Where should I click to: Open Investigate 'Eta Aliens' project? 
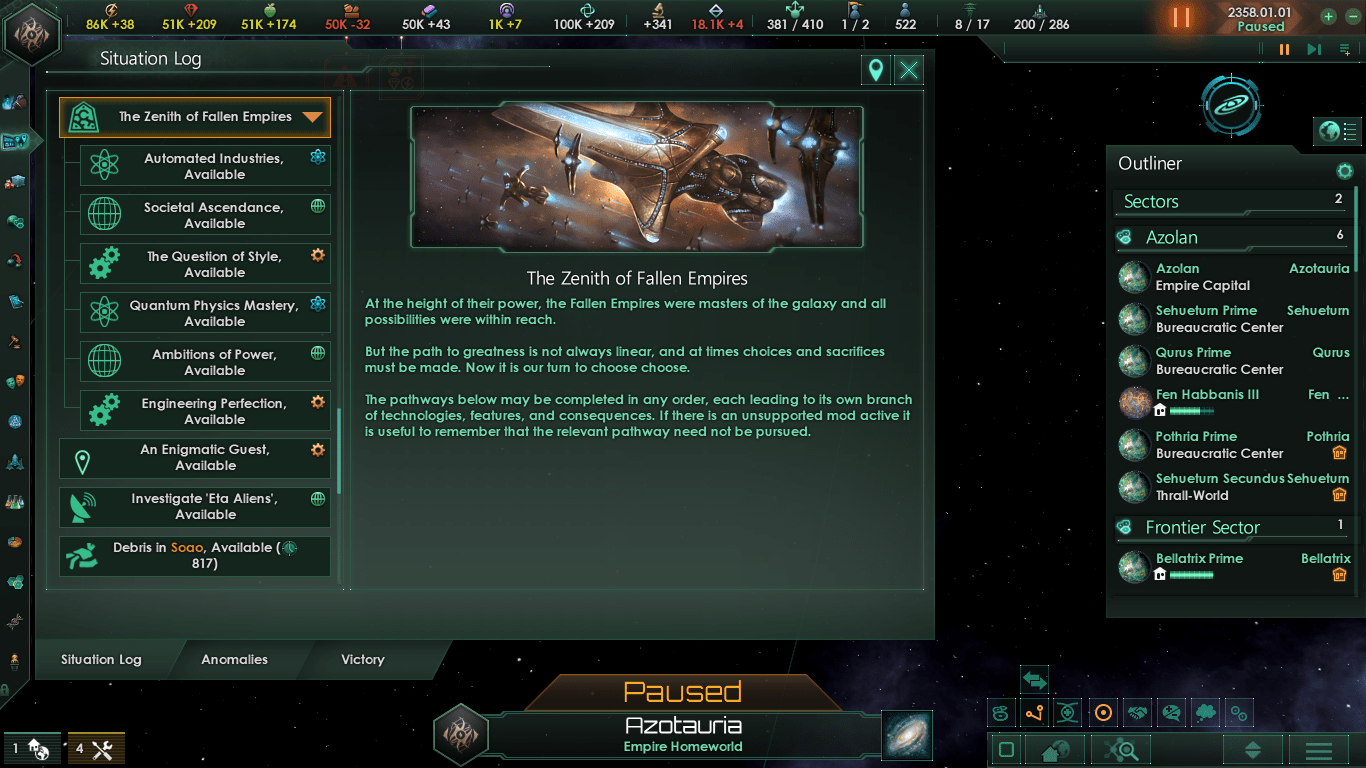tap(195, 507)
